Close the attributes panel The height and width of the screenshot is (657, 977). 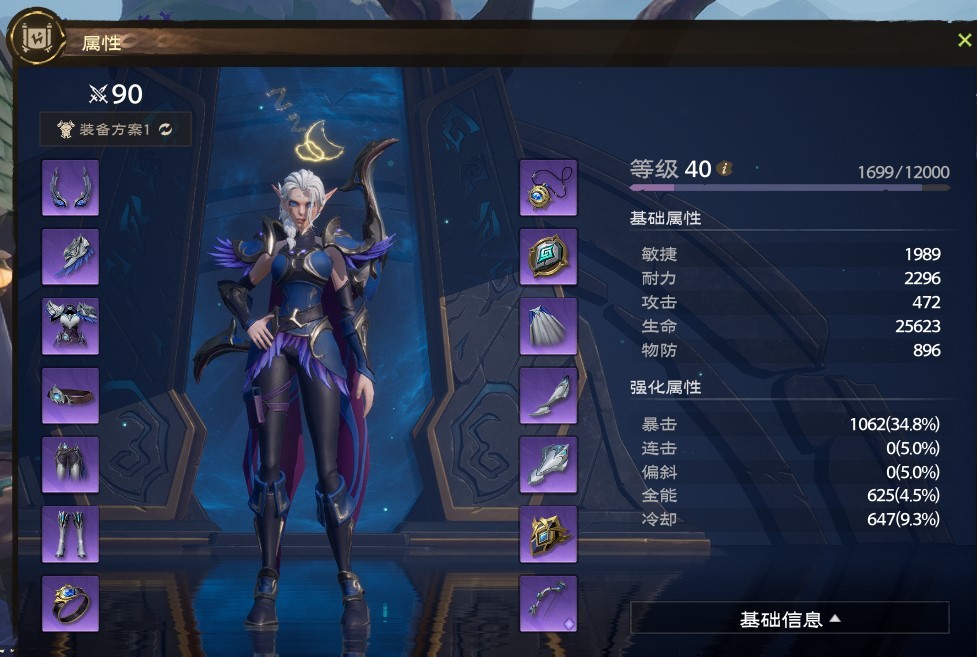click(964, 41)
